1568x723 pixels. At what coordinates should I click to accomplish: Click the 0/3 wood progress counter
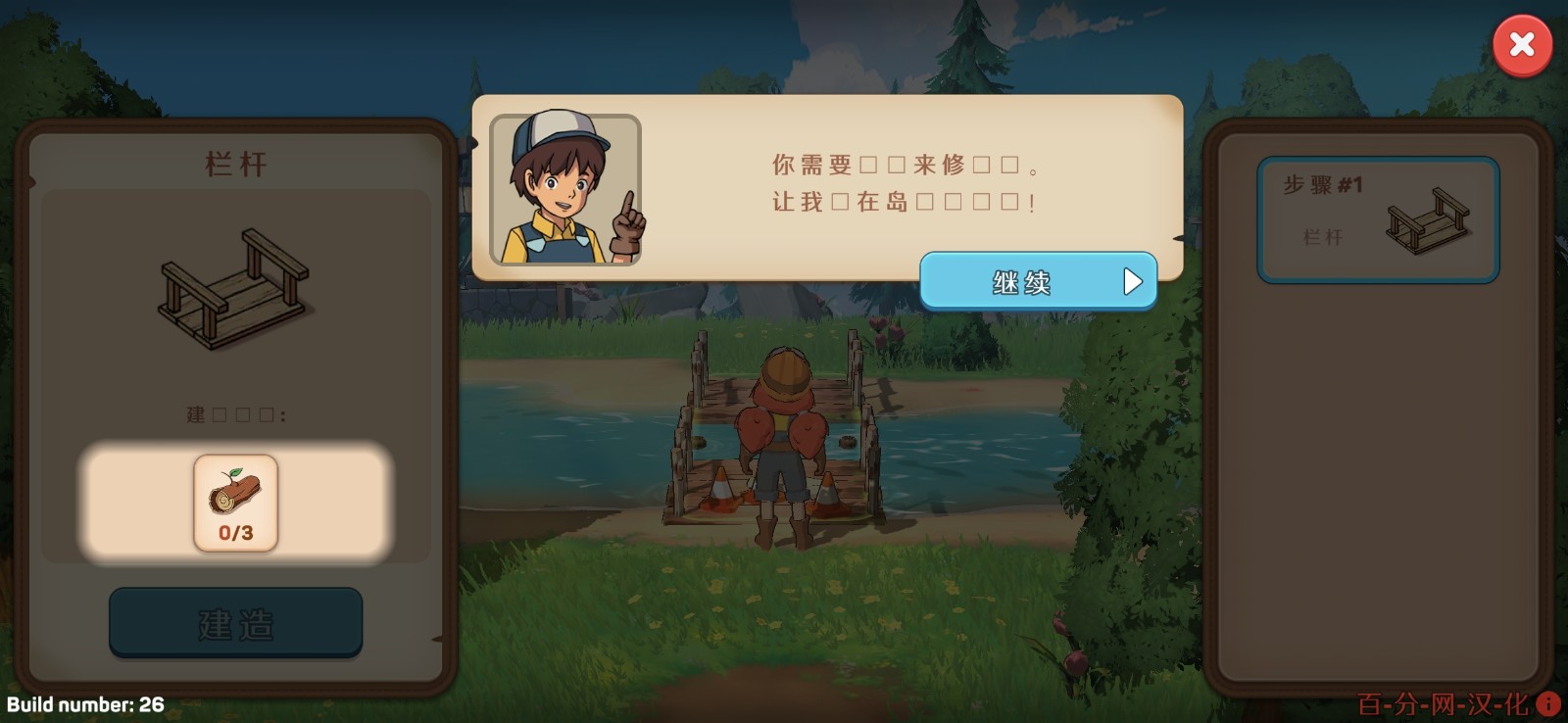coord(234,535)
